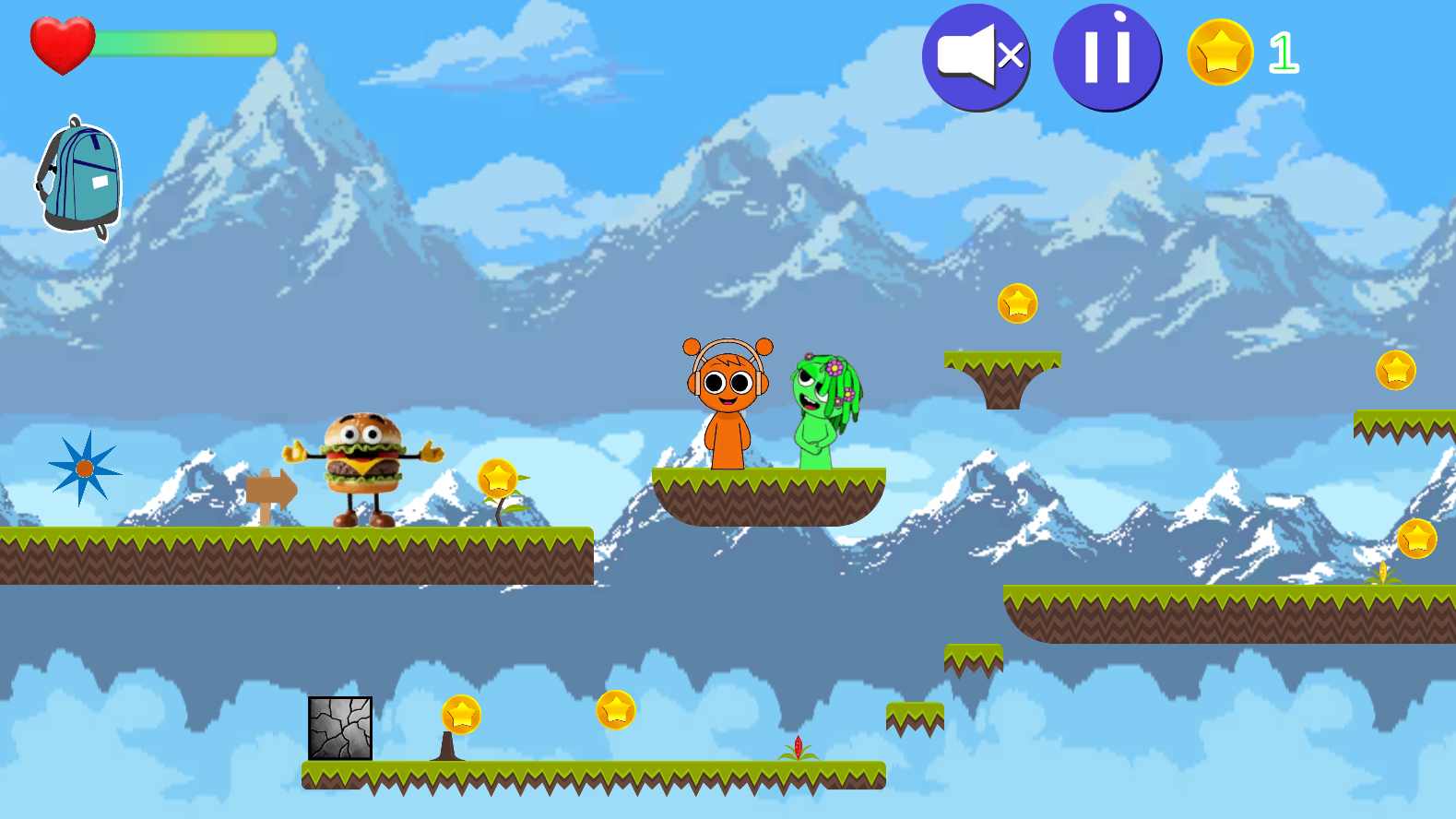
Task: Collect the left coin on the bottom platform
Action: 460,714
